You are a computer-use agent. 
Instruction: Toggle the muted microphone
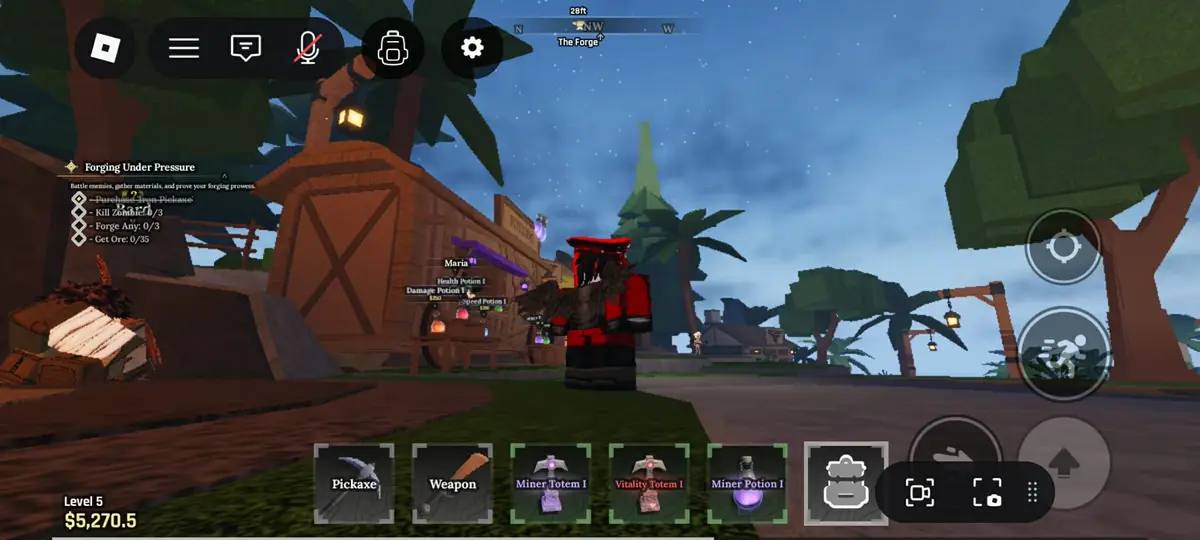pyautogui.click(x=307, y=48)
